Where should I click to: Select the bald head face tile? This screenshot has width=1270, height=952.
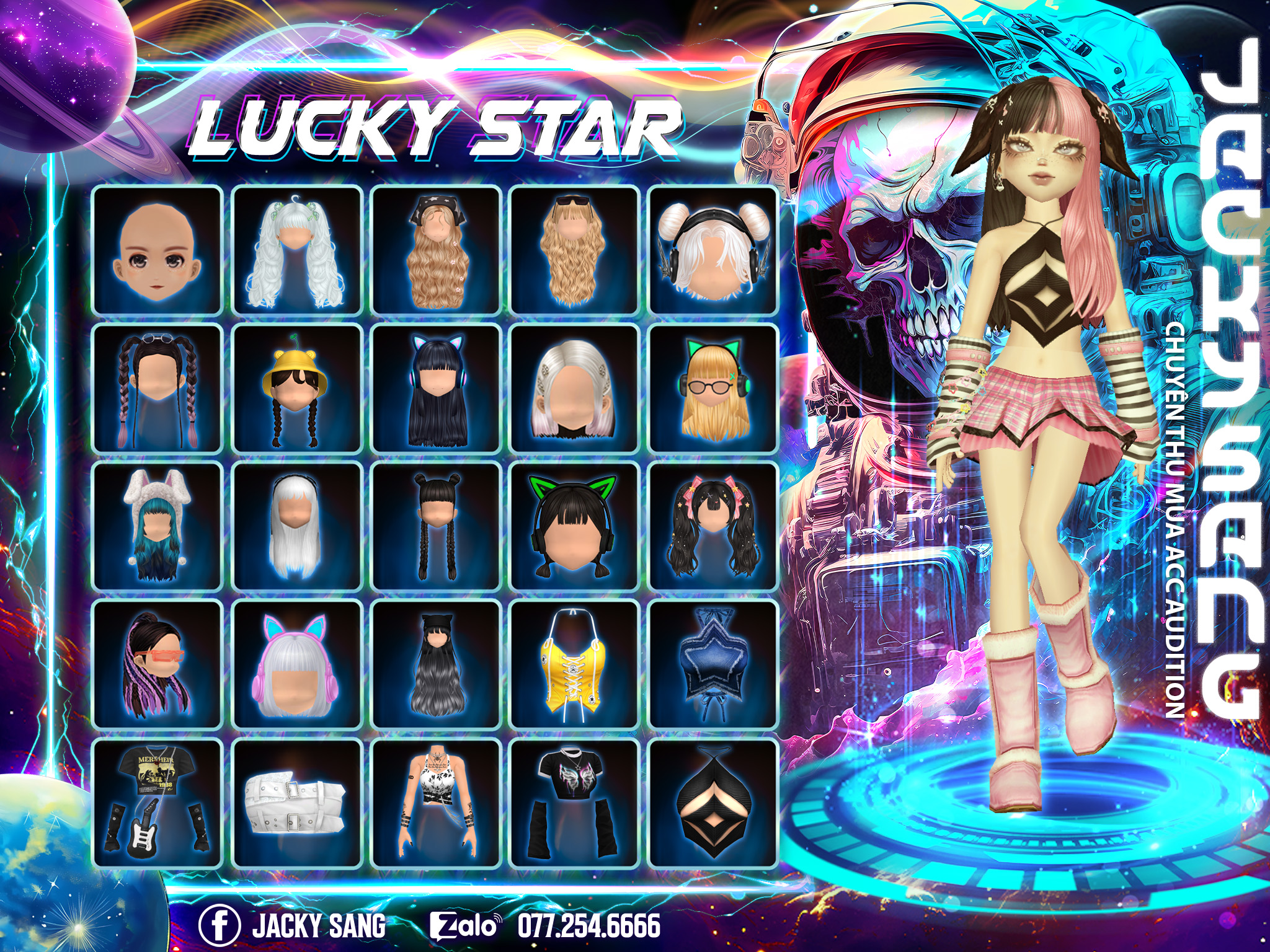tap(158, 249)
